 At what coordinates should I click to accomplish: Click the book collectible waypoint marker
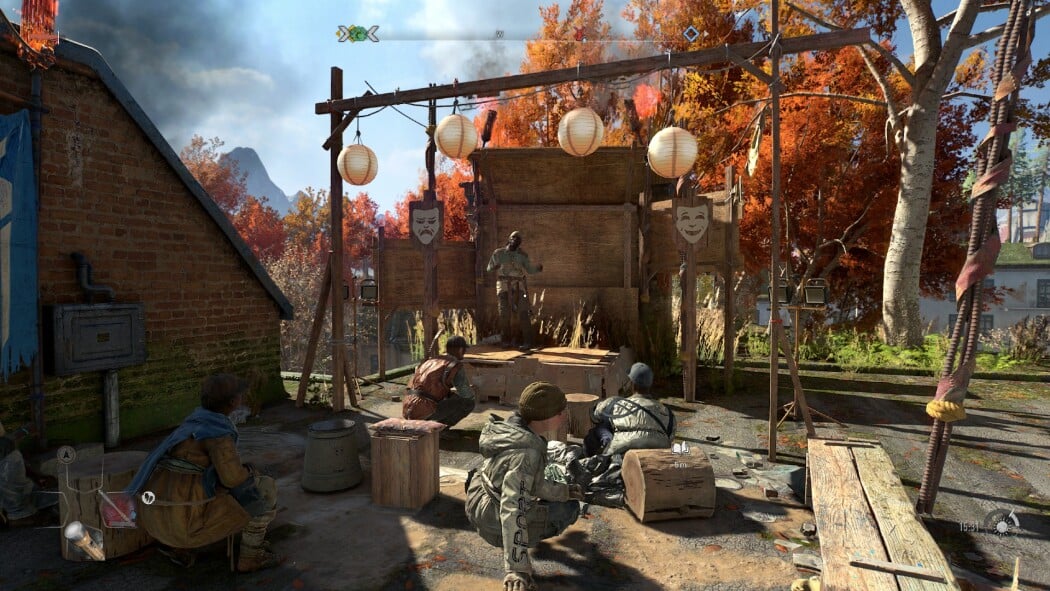(681, 449)
